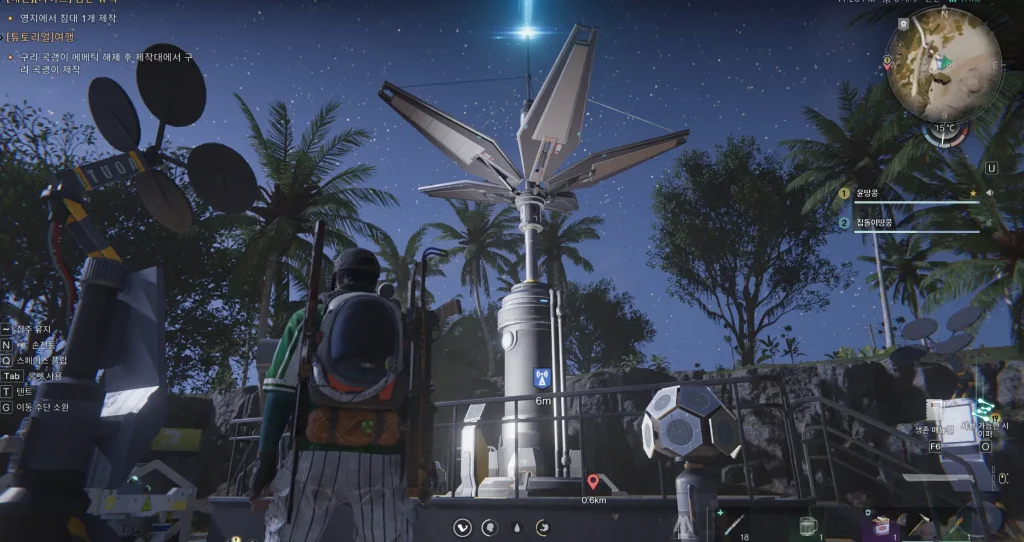1024x542 pixels.
Task: Click the red location pin marker
Action: click(x=593, y=482)
